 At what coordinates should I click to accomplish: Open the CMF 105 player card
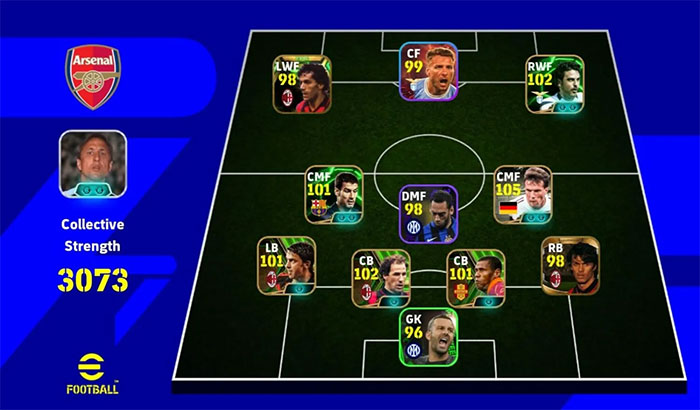coord(523,195)
